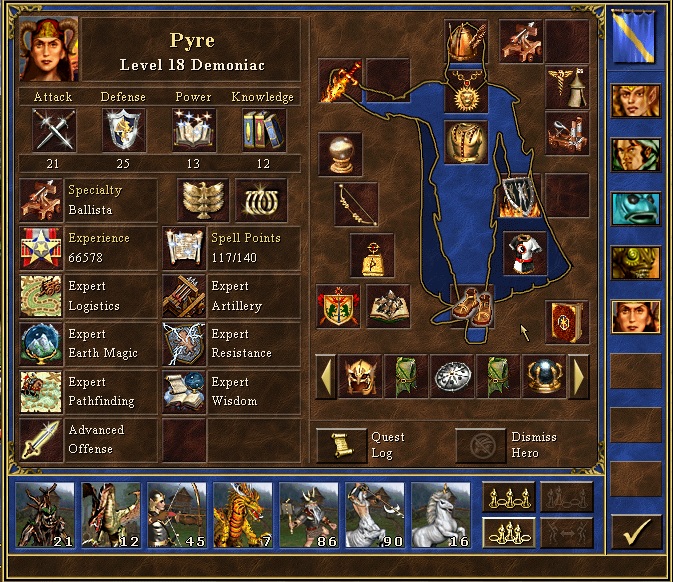Advance backpack with the right arrow button
The width and height of the screenshot is (674, 582).
tap(579, 378)
